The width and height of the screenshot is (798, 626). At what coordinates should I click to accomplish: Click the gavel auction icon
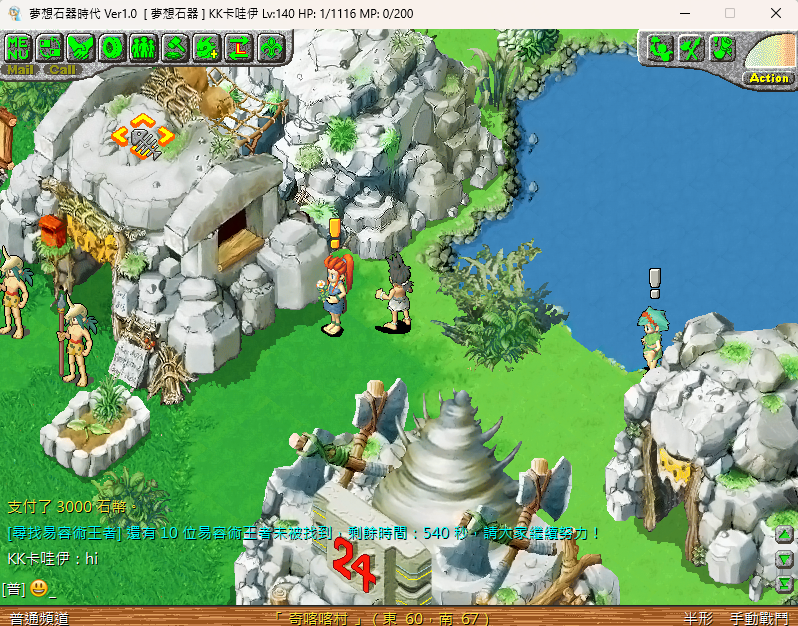(x=175, y=47)
